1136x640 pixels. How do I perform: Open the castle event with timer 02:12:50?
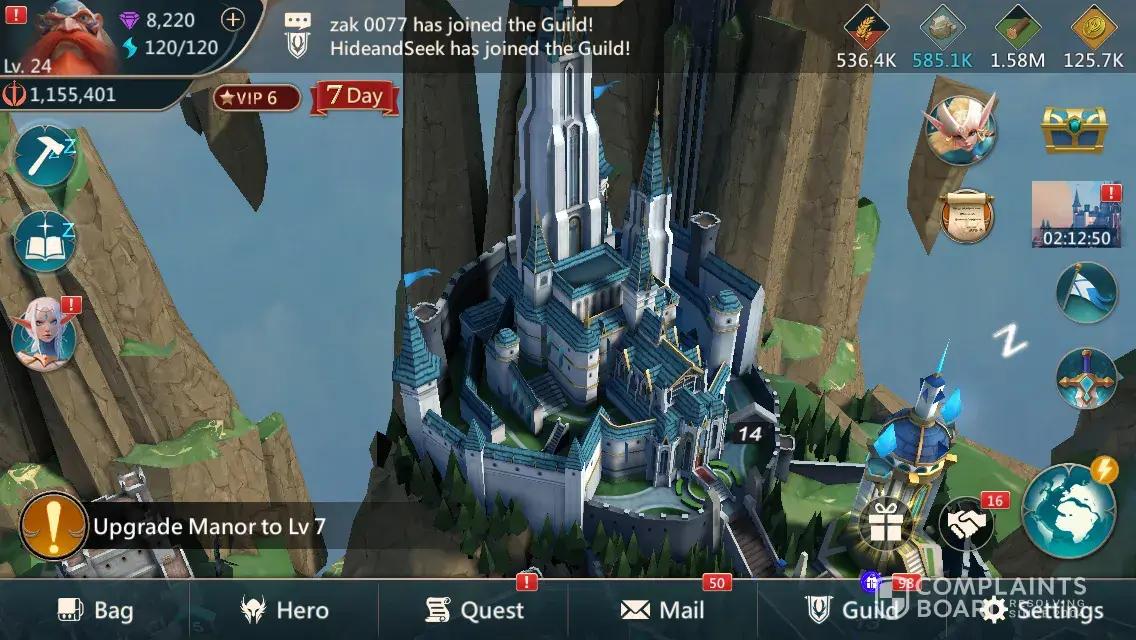click(x=1076, y=214)
